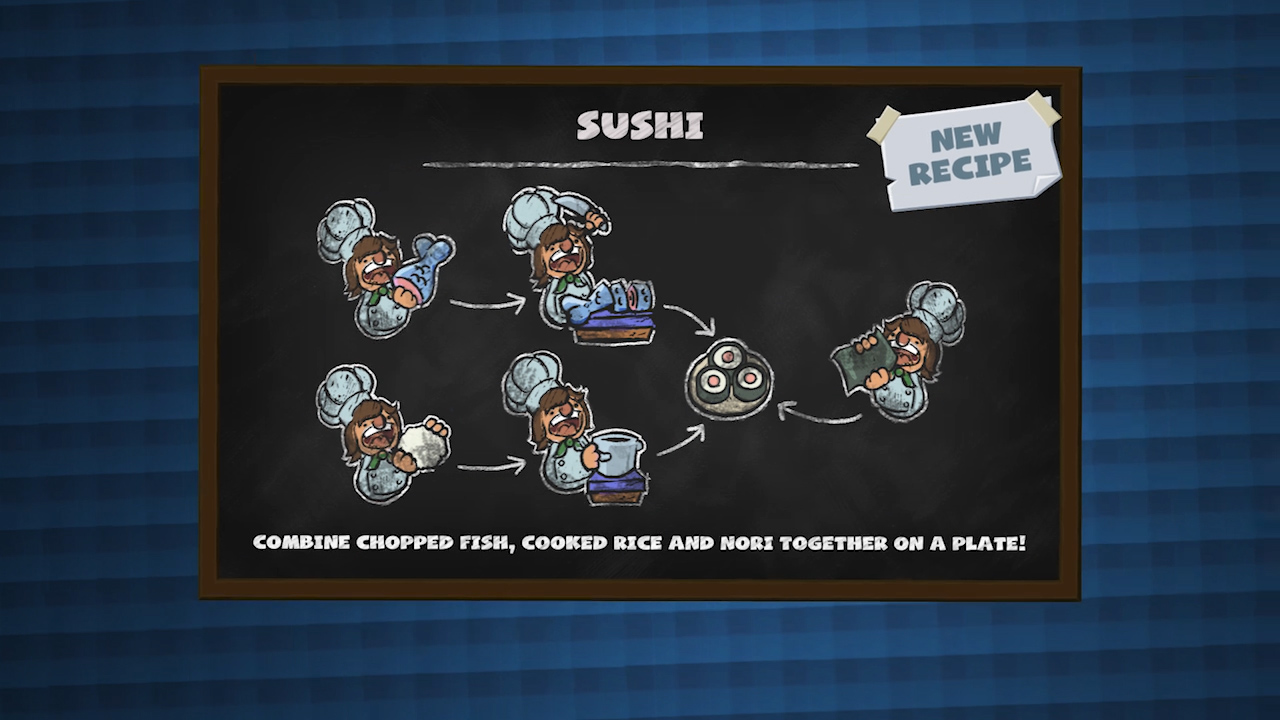
Task: Select the SUSHI recipe title
Action: (x=640, y=126)
